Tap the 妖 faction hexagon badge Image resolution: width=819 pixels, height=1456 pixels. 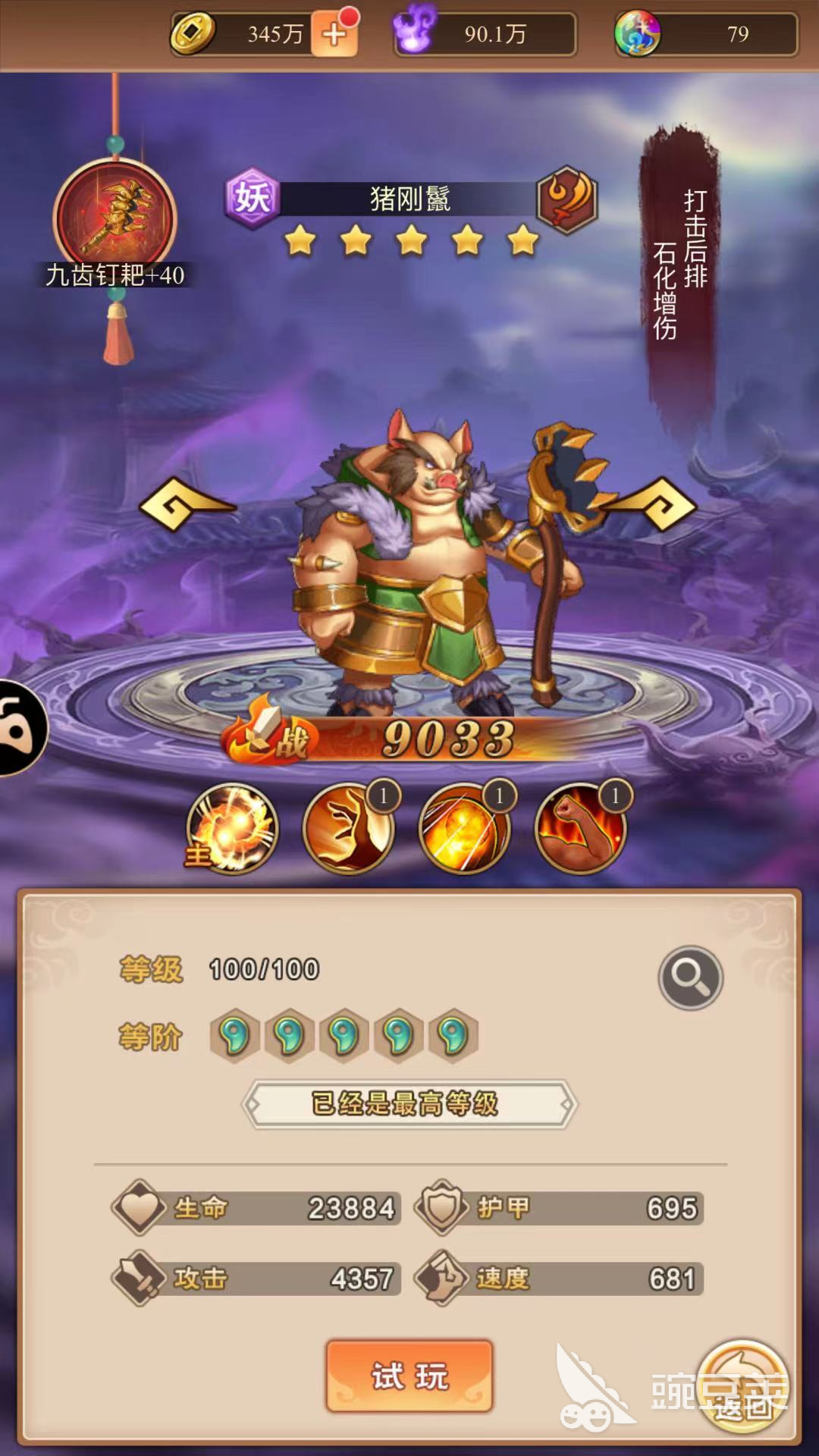[x=253, y=199]
